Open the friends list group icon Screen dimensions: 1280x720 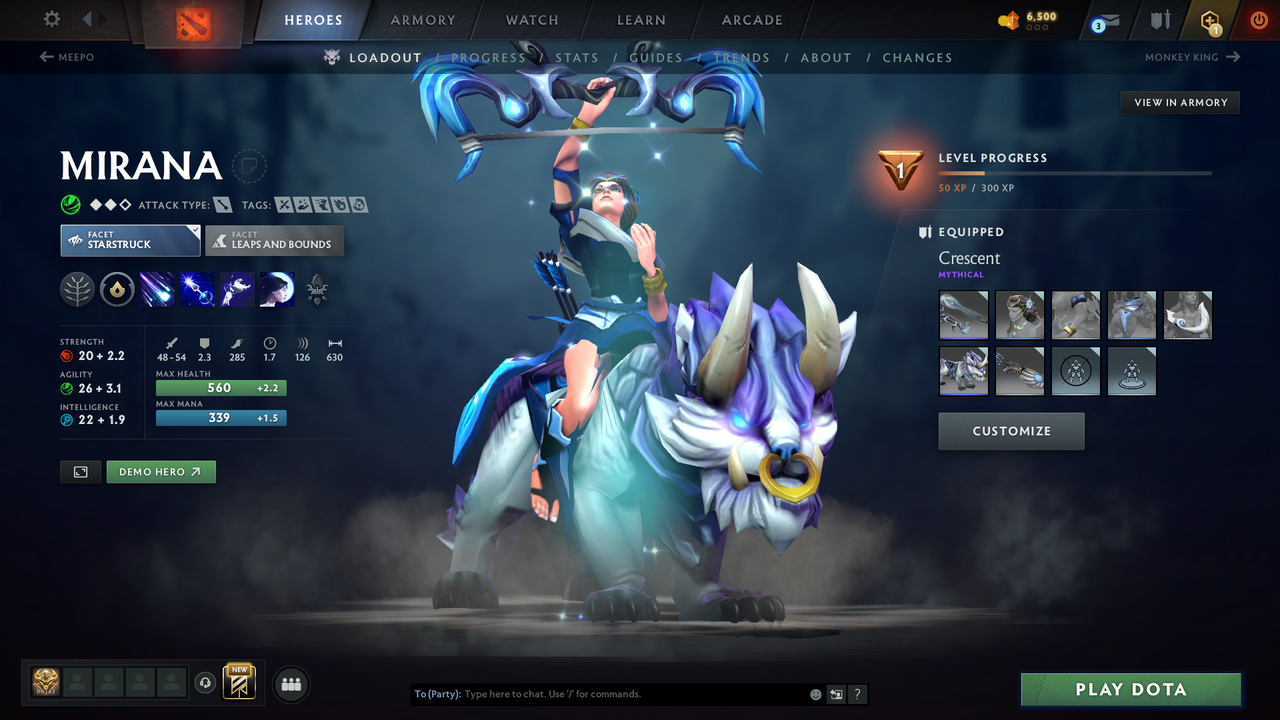click(290, 683)
